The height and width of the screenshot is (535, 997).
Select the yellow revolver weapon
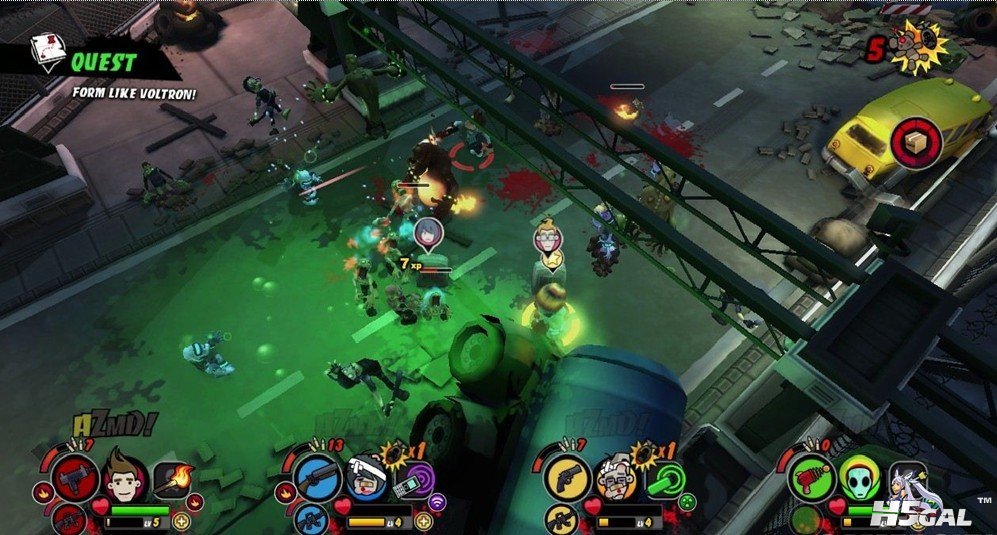pos(566,477)
